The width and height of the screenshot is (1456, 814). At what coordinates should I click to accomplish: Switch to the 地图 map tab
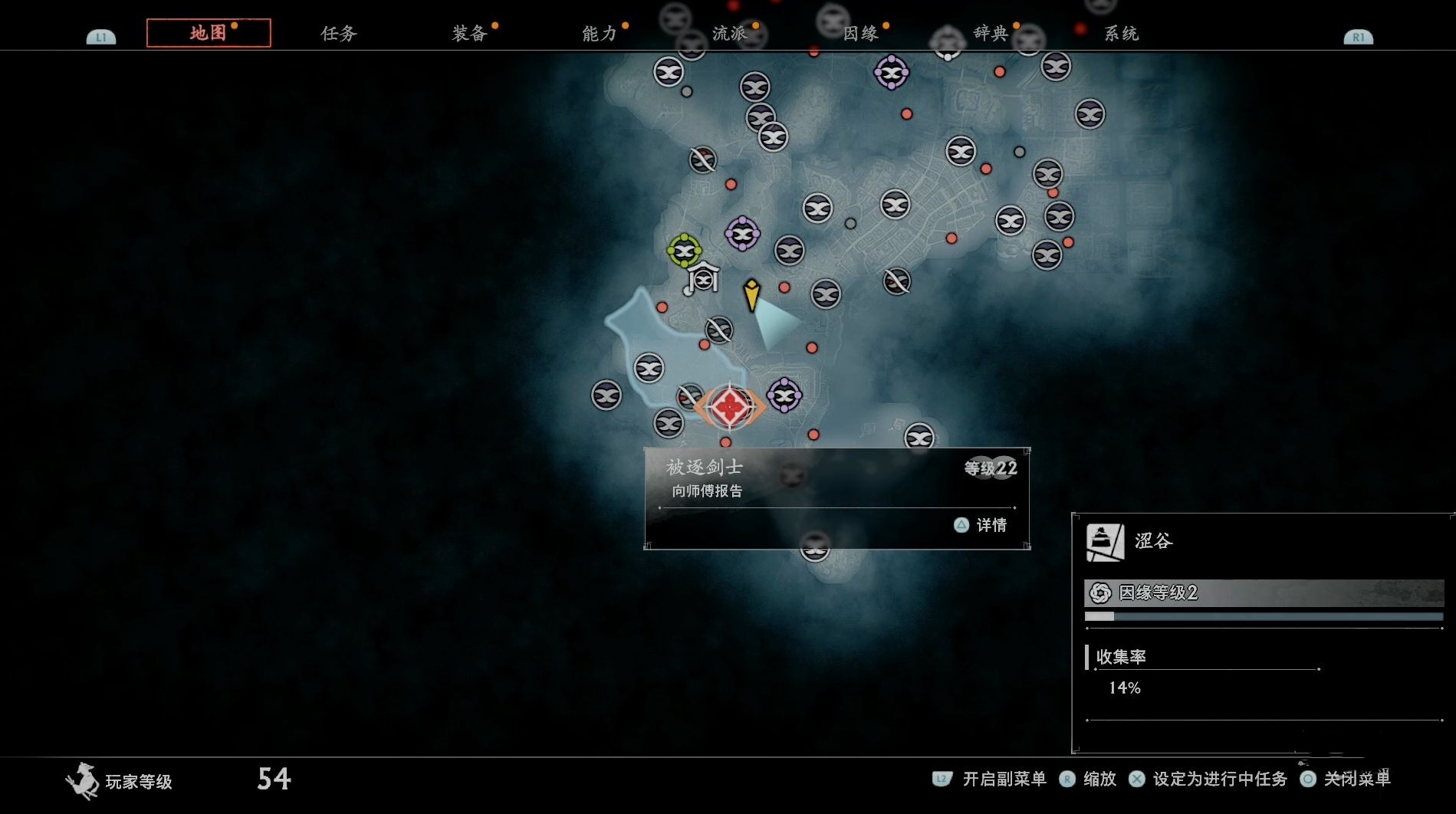pos(208,33)
